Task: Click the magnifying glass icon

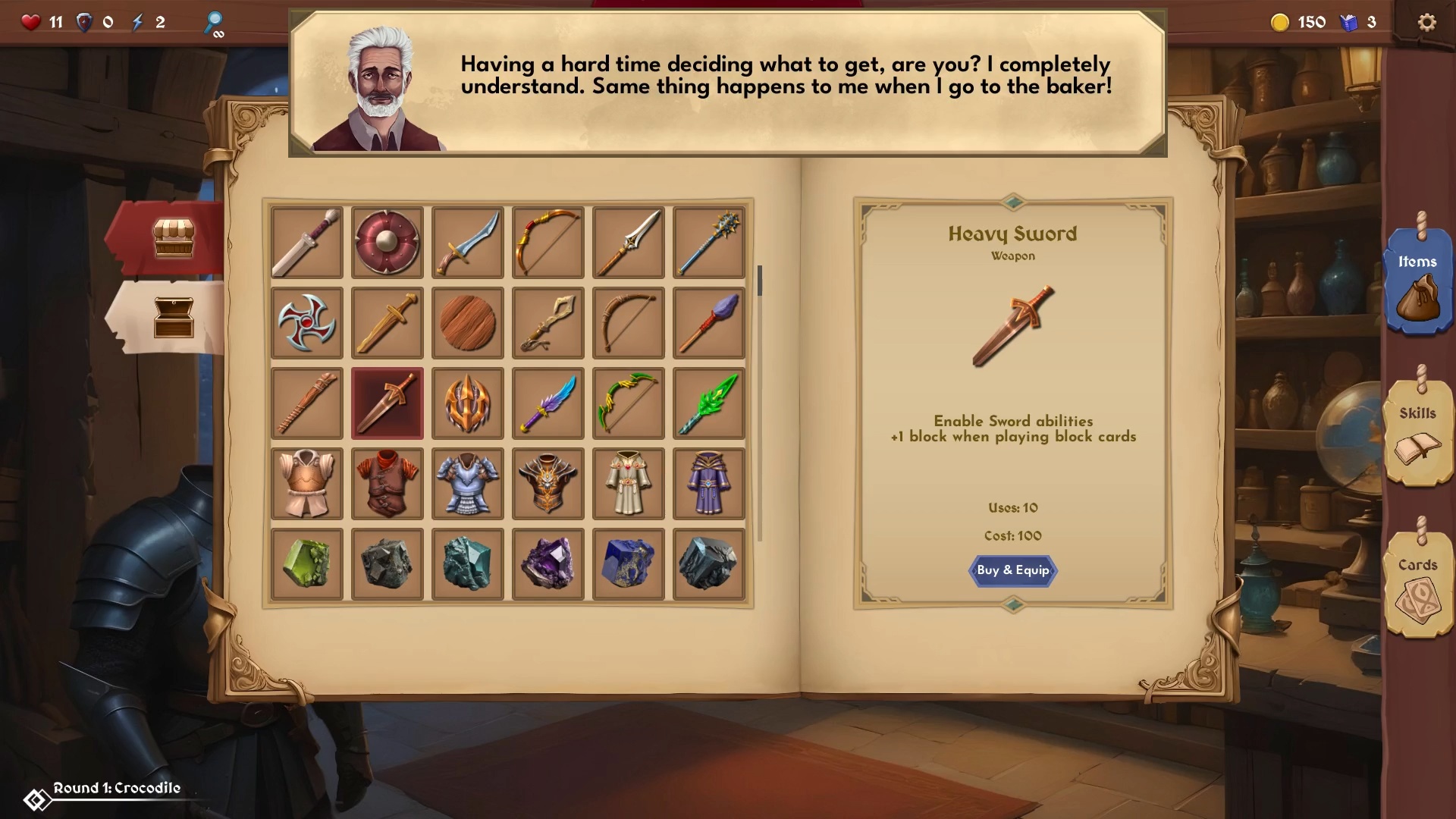Action: click(x=214, y=22)
